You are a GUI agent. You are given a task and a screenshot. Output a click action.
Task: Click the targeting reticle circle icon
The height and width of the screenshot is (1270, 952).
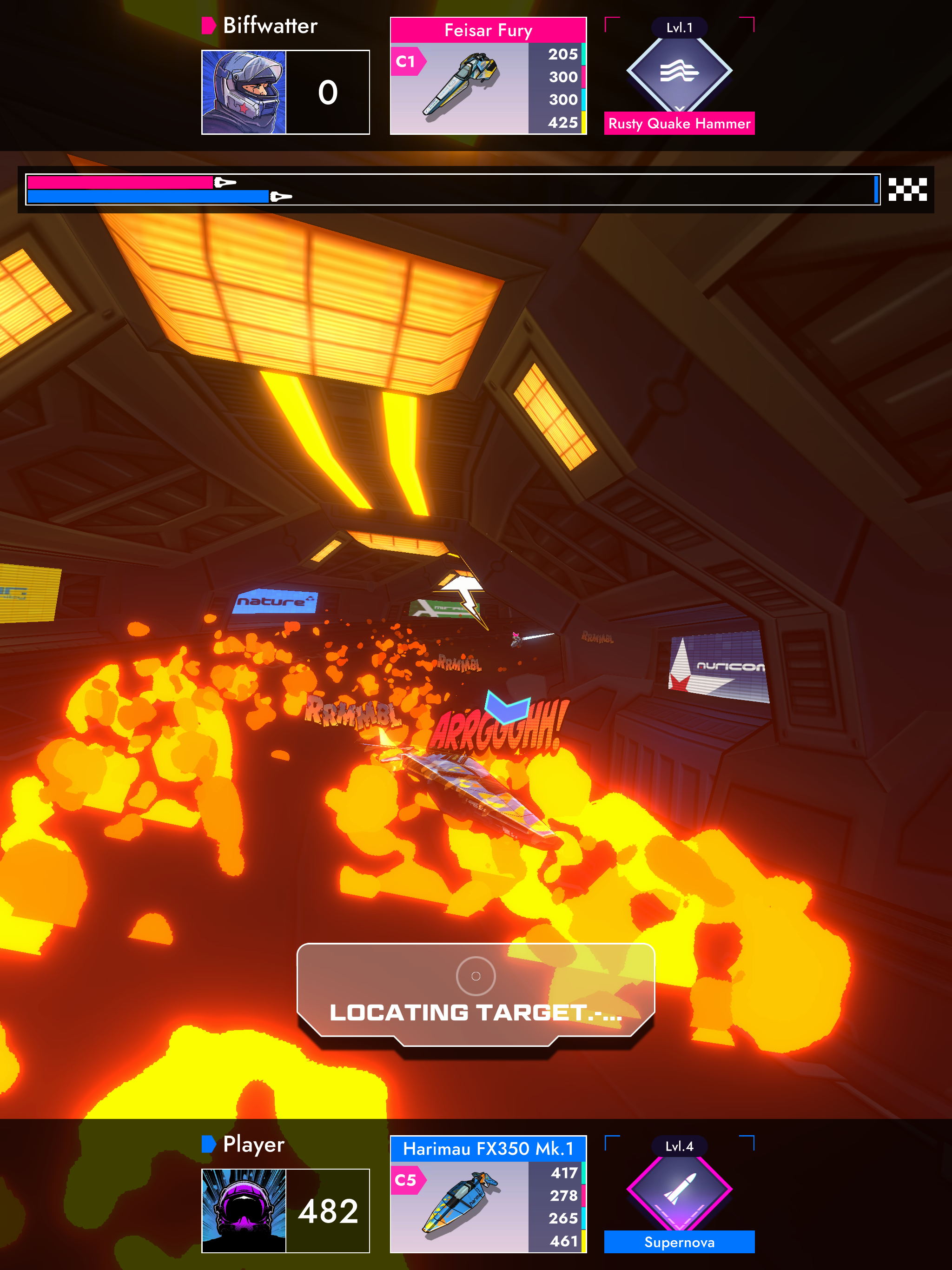tap(476, 976)
